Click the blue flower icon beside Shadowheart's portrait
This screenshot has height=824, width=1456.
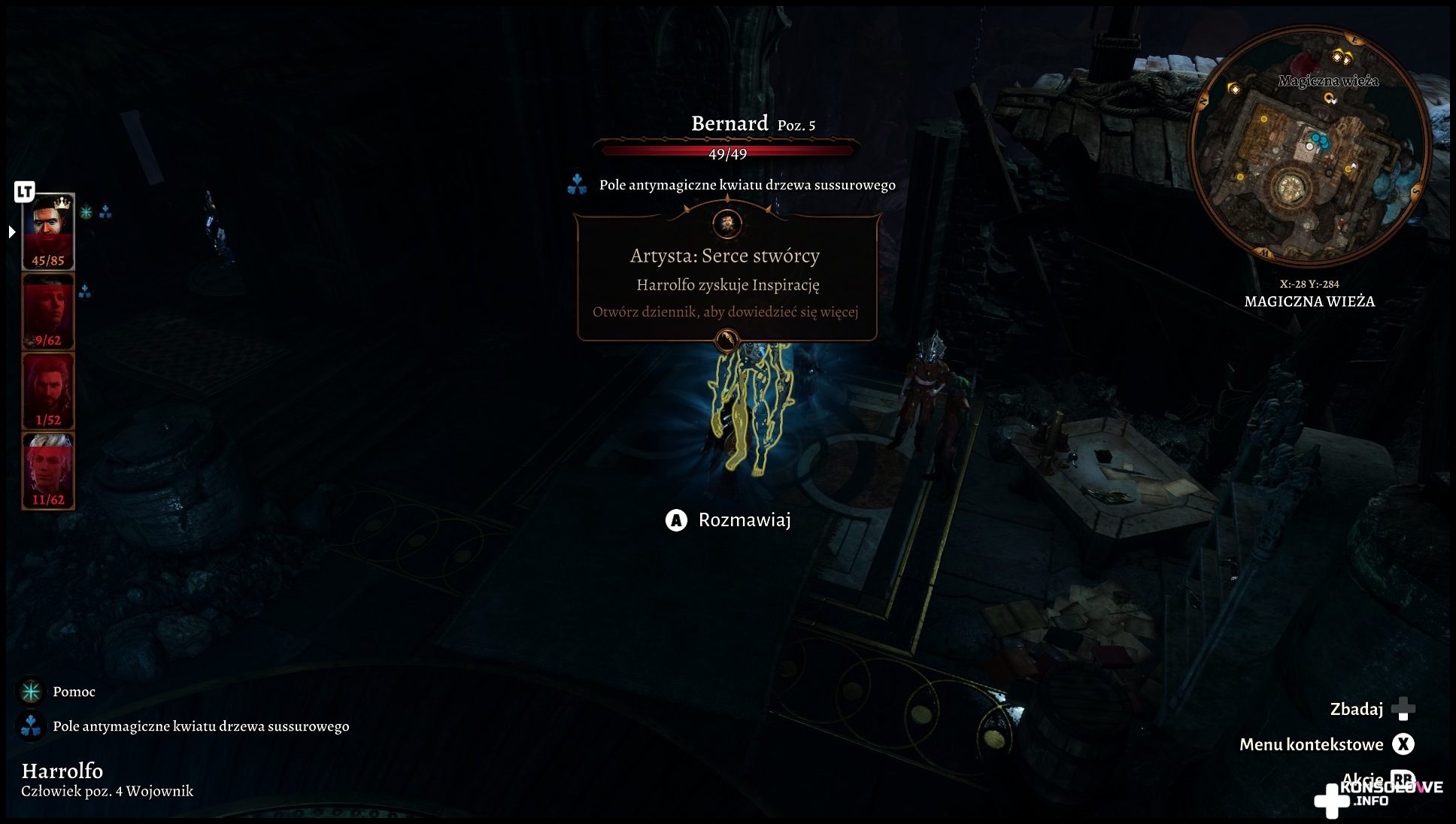(x=85, y=291)
